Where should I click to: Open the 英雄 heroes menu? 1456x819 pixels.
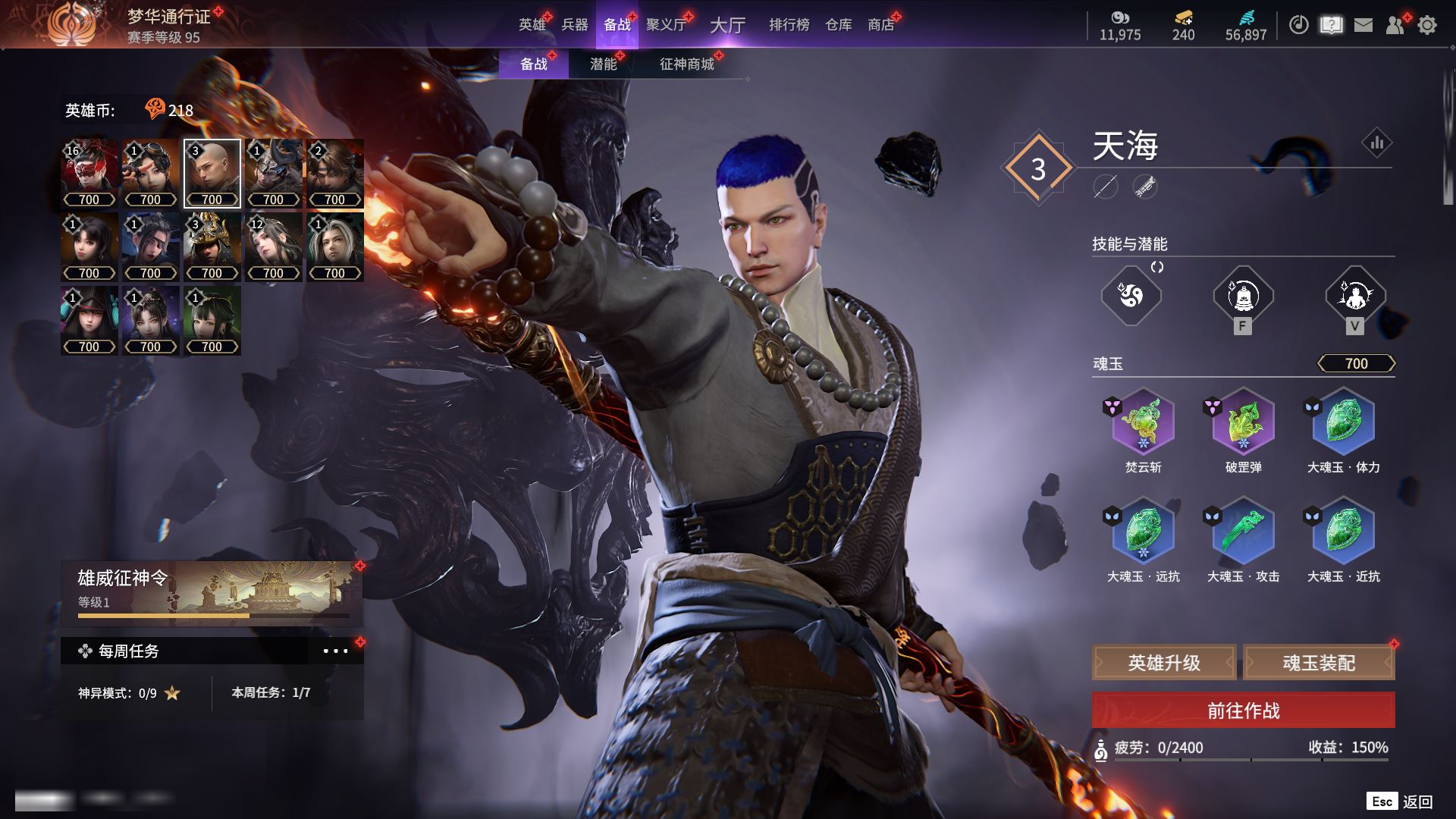point(532,25)
